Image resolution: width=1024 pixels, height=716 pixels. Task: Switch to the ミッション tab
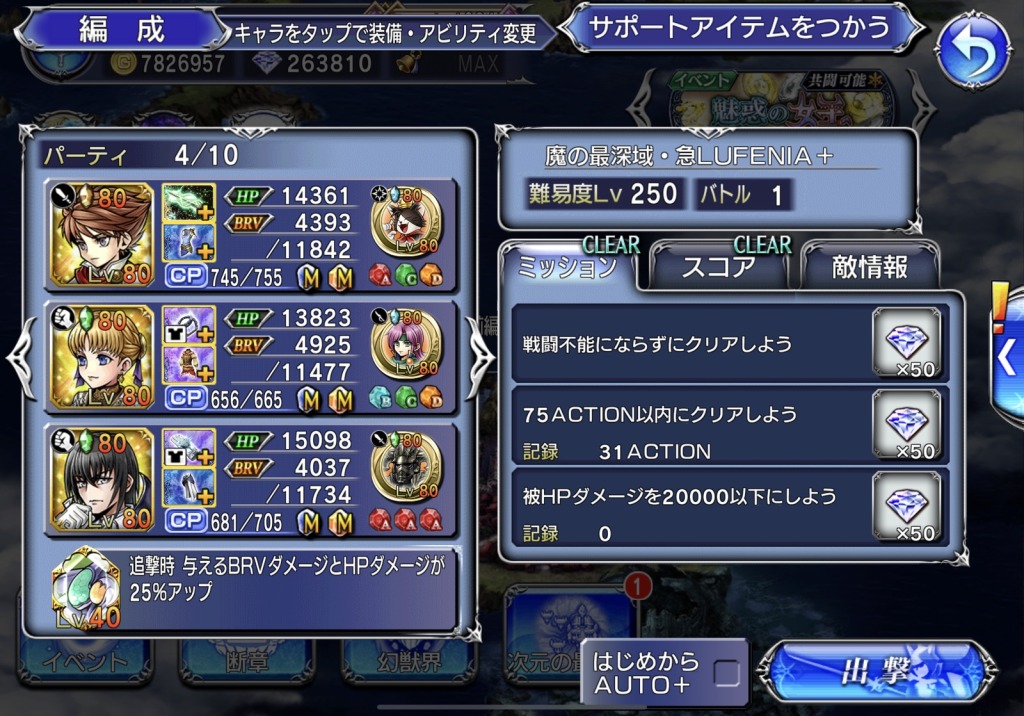pyautogui.click(x=566, y=267)
